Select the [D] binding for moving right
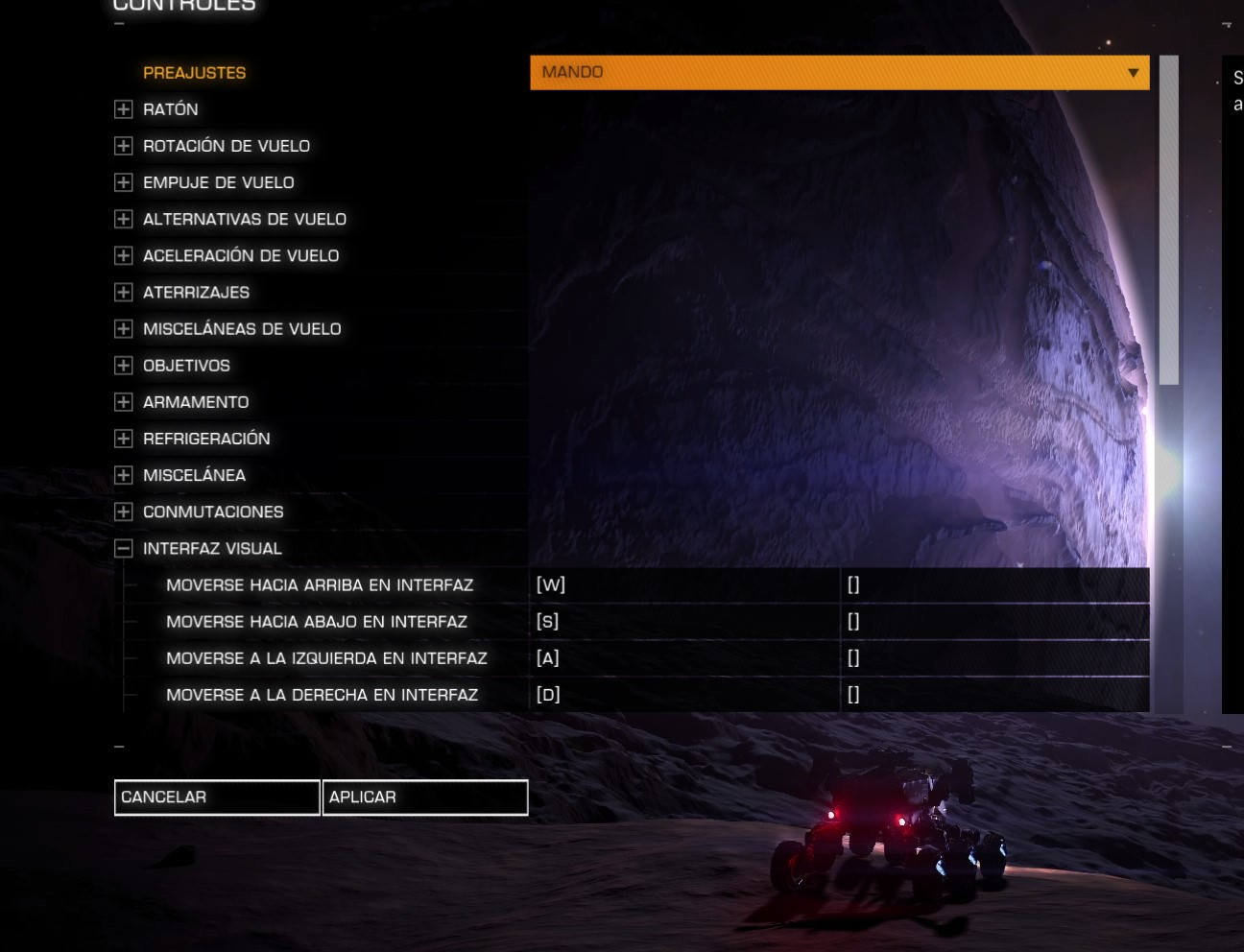 tap(684, 695)
